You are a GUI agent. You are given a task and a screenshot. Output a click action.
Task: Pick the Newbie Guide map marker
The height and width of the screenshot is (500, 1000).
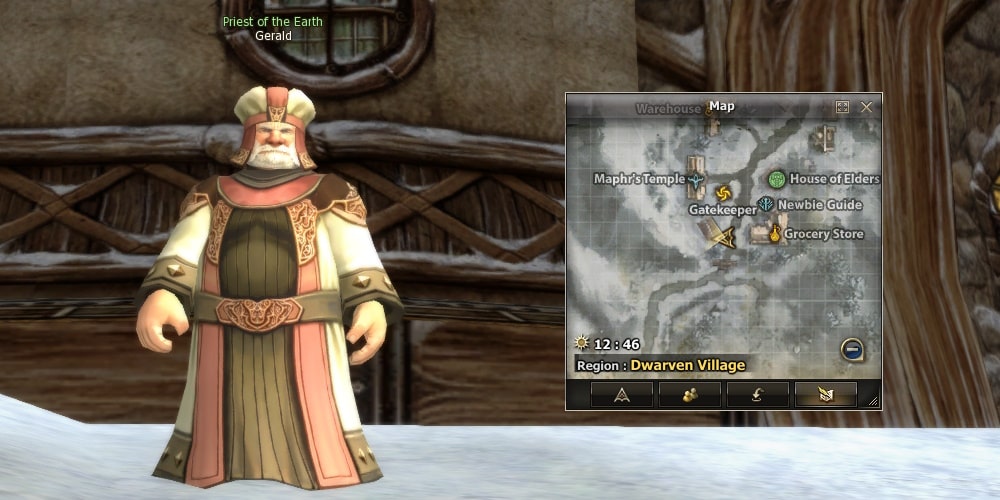pyautogui.click(x=766, y=205)
